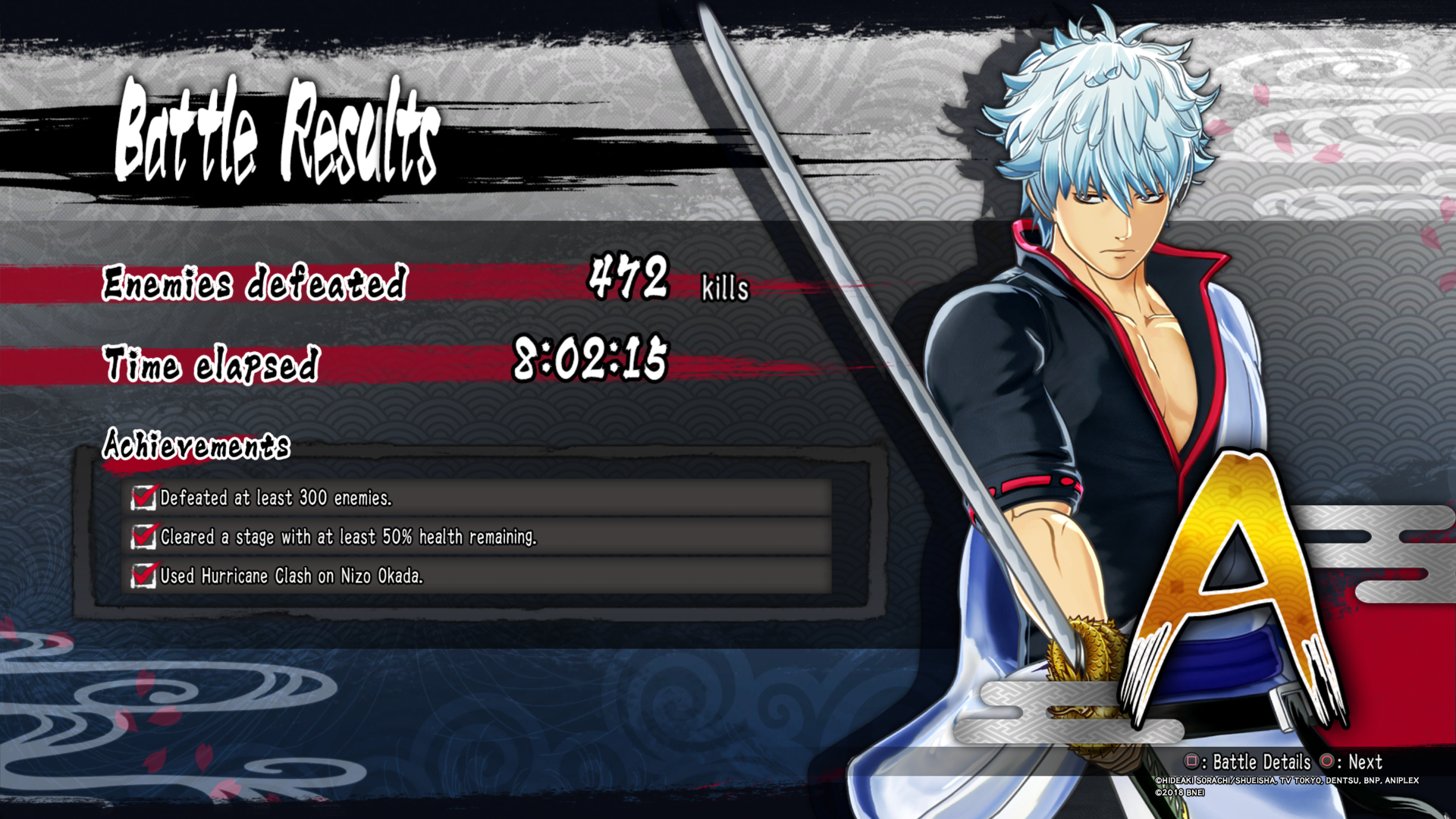This screenshot has height=819, width=1456.
Task: Expand the Achievements section header
Action: click(x=197, y=447)
